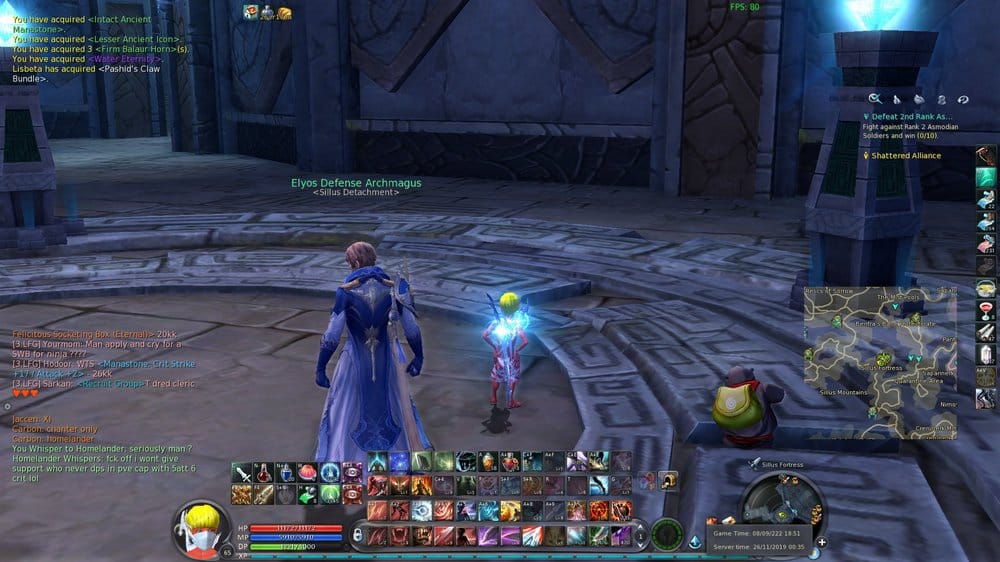Use the blue potion in the small quickbar
This screenshot has height=562, width=1000.
click(286, 473)
